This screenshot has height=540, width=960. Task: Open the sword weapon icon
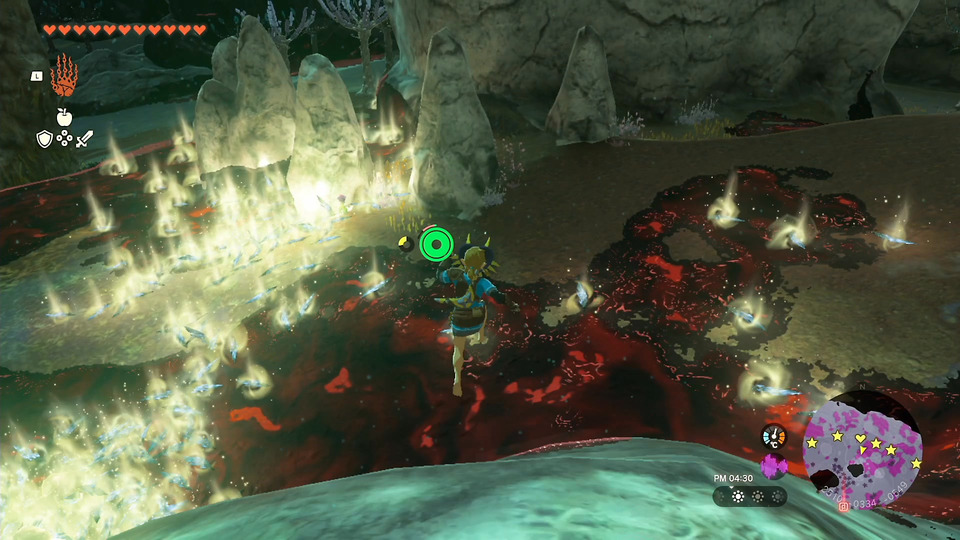click(x=84, y=140)
